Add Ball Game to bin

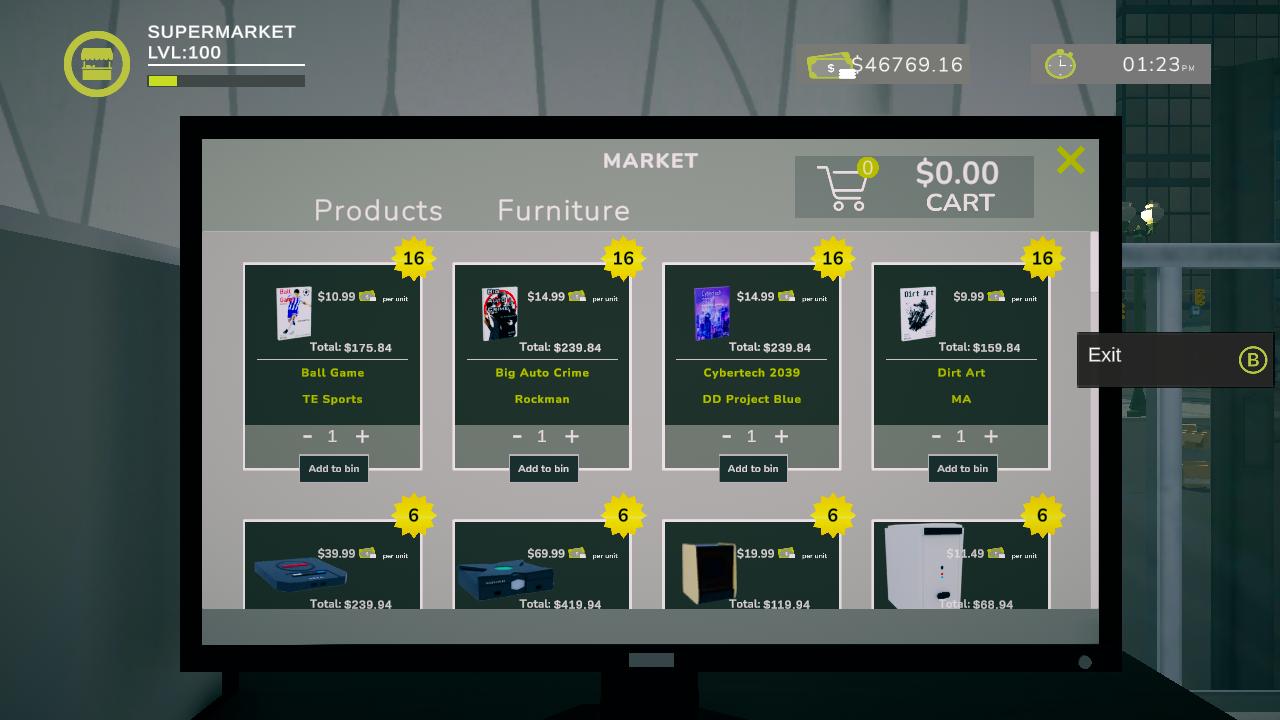click(x=333, y=468)
